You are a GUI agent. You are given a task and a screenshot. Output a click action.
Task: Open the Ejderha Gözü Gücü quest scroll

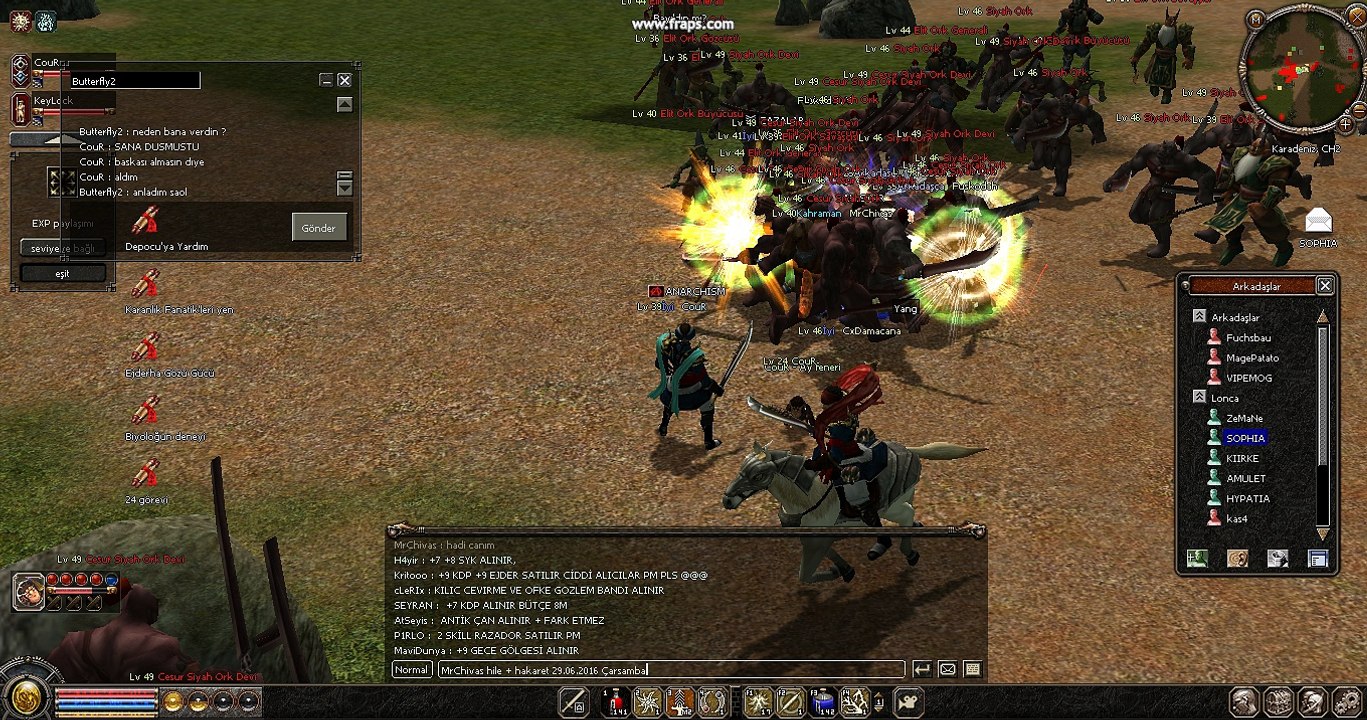(x=147, y=348)
